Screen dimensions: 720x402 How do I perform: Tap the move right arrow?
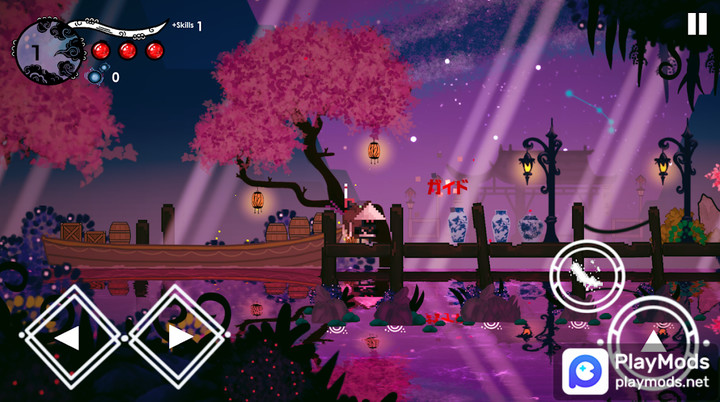(179, 337)
